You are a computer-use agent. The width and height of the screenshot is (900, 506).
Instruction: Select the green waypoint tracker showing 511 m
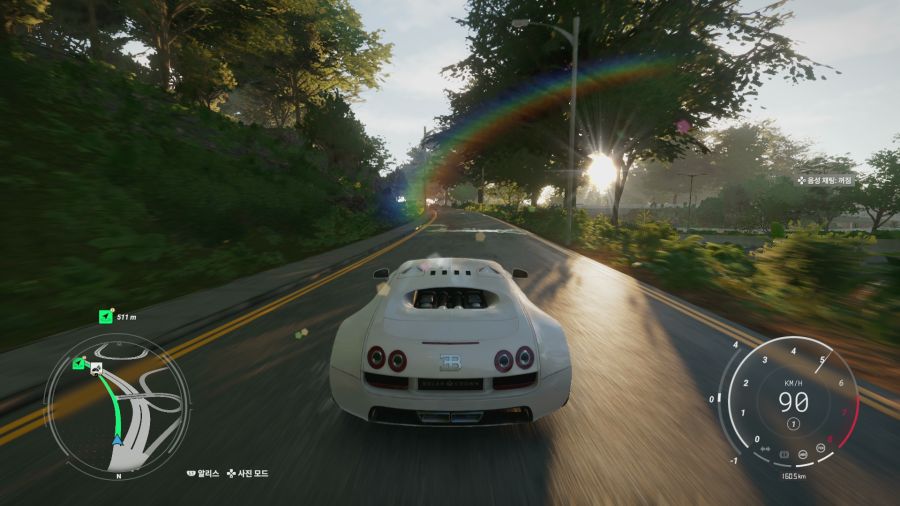(x=106, y=317)
